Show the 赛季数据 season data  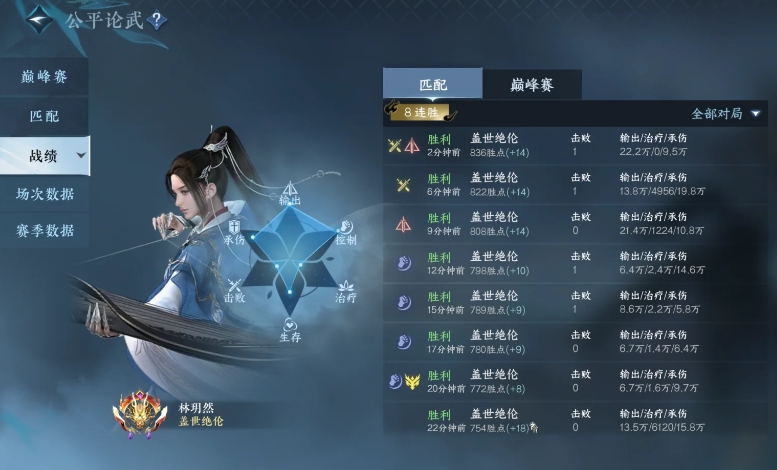tap(44, 231)
